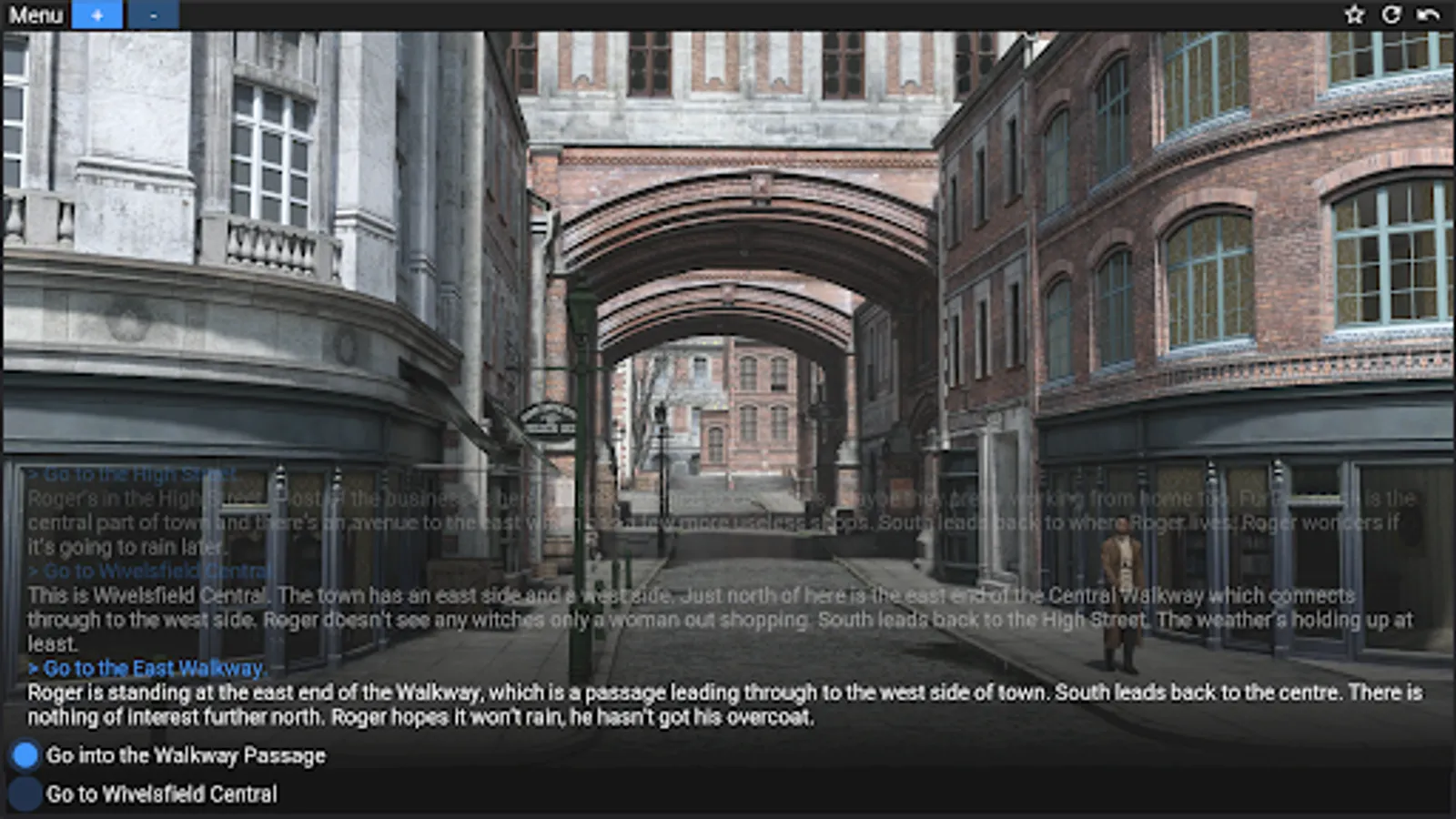The width and height of the screenshot is (1456, 819).
Task: Click the Menu label in the top-left bar
Action: 36,15
